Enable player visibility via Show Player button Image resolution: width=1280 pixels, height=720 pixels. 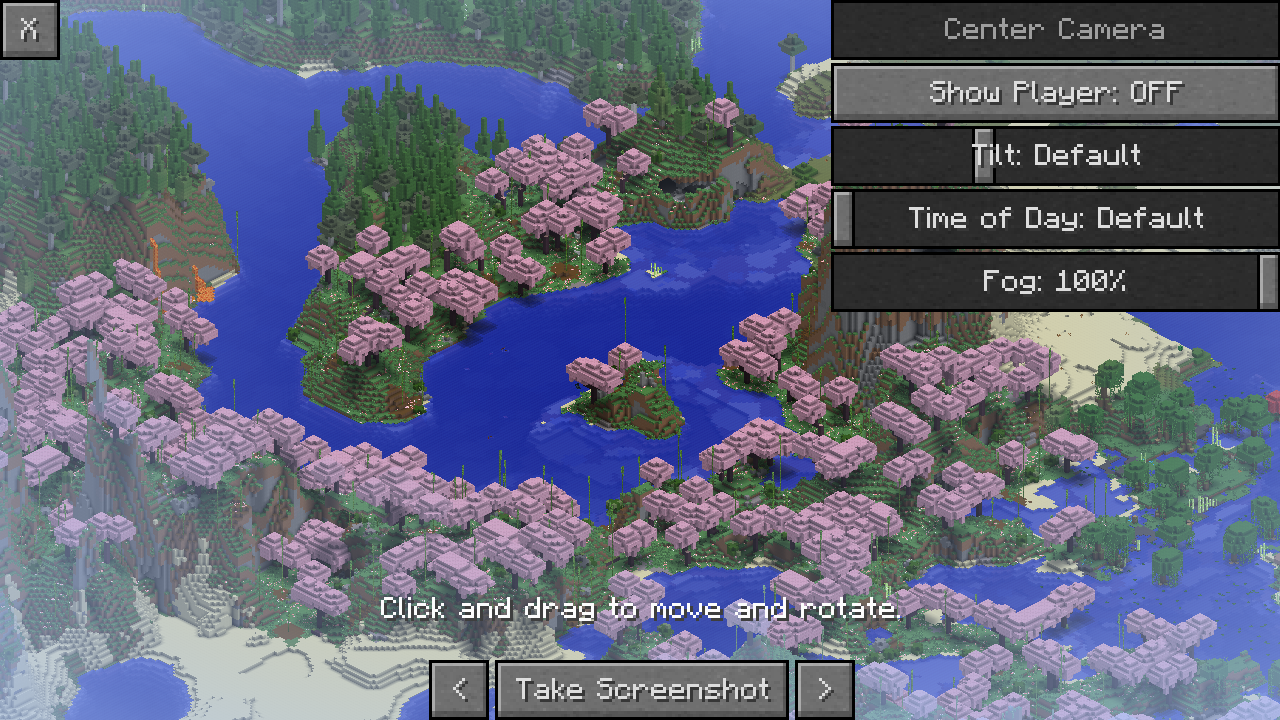tap(1054, 92)
